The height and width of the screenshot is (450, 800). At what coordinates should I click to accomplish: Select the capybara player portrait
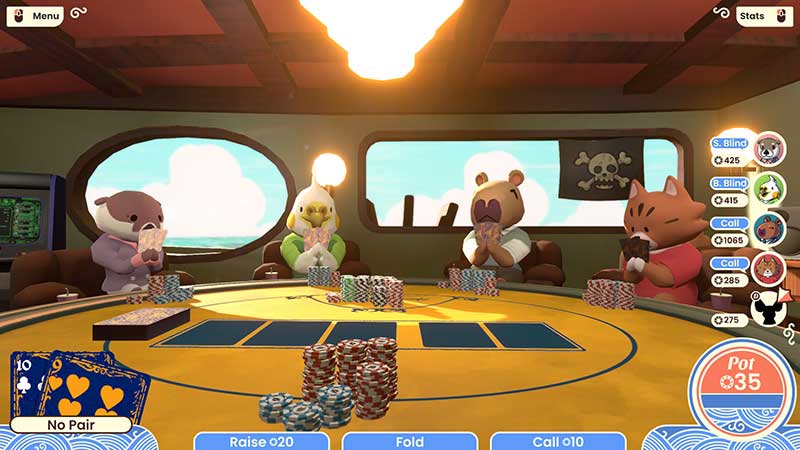[769, 229]
